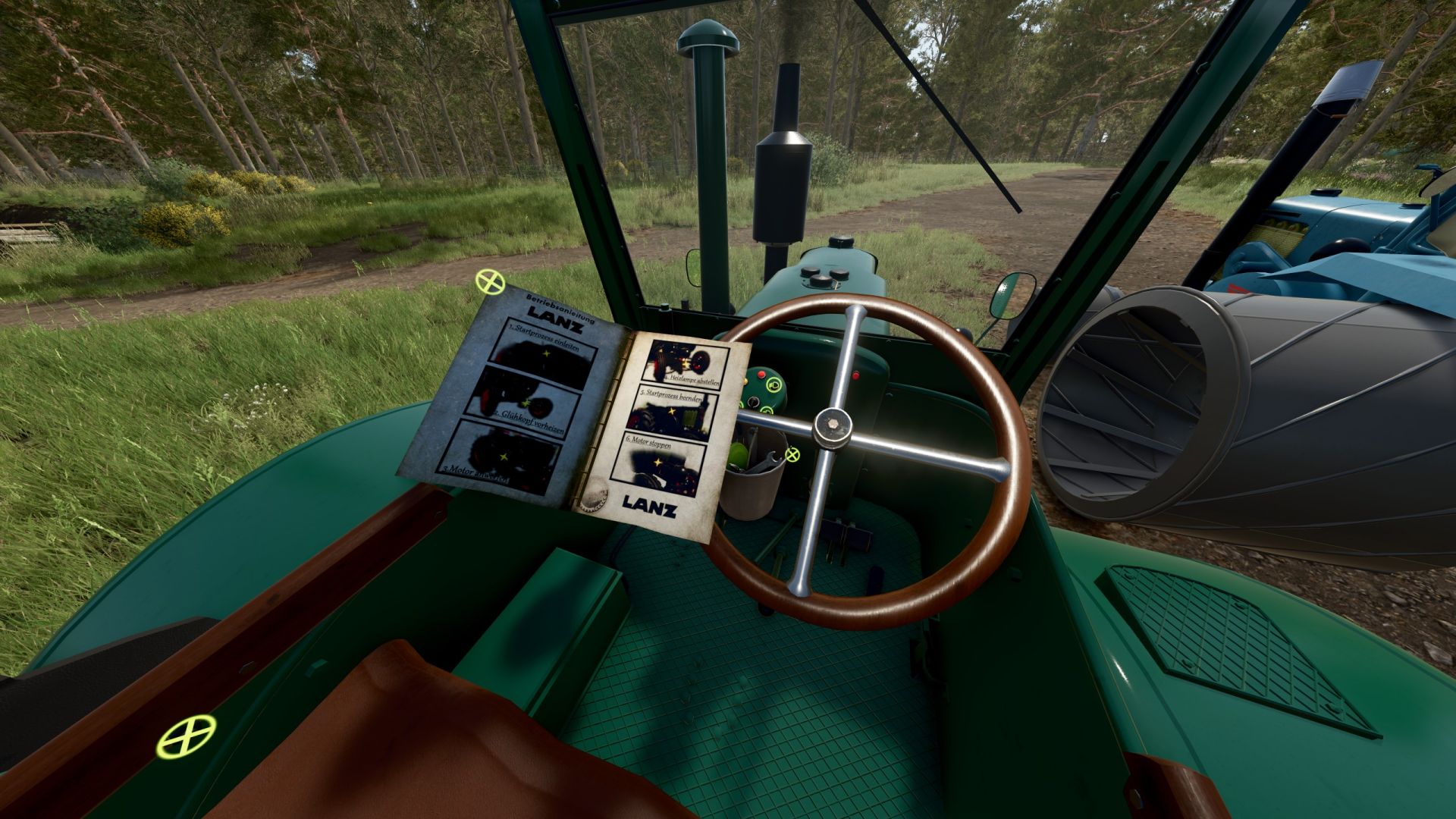1456x819 pixels.
Task: Click the yellow star marker in step 1 Startprozess einleiten
Action: 546,353
